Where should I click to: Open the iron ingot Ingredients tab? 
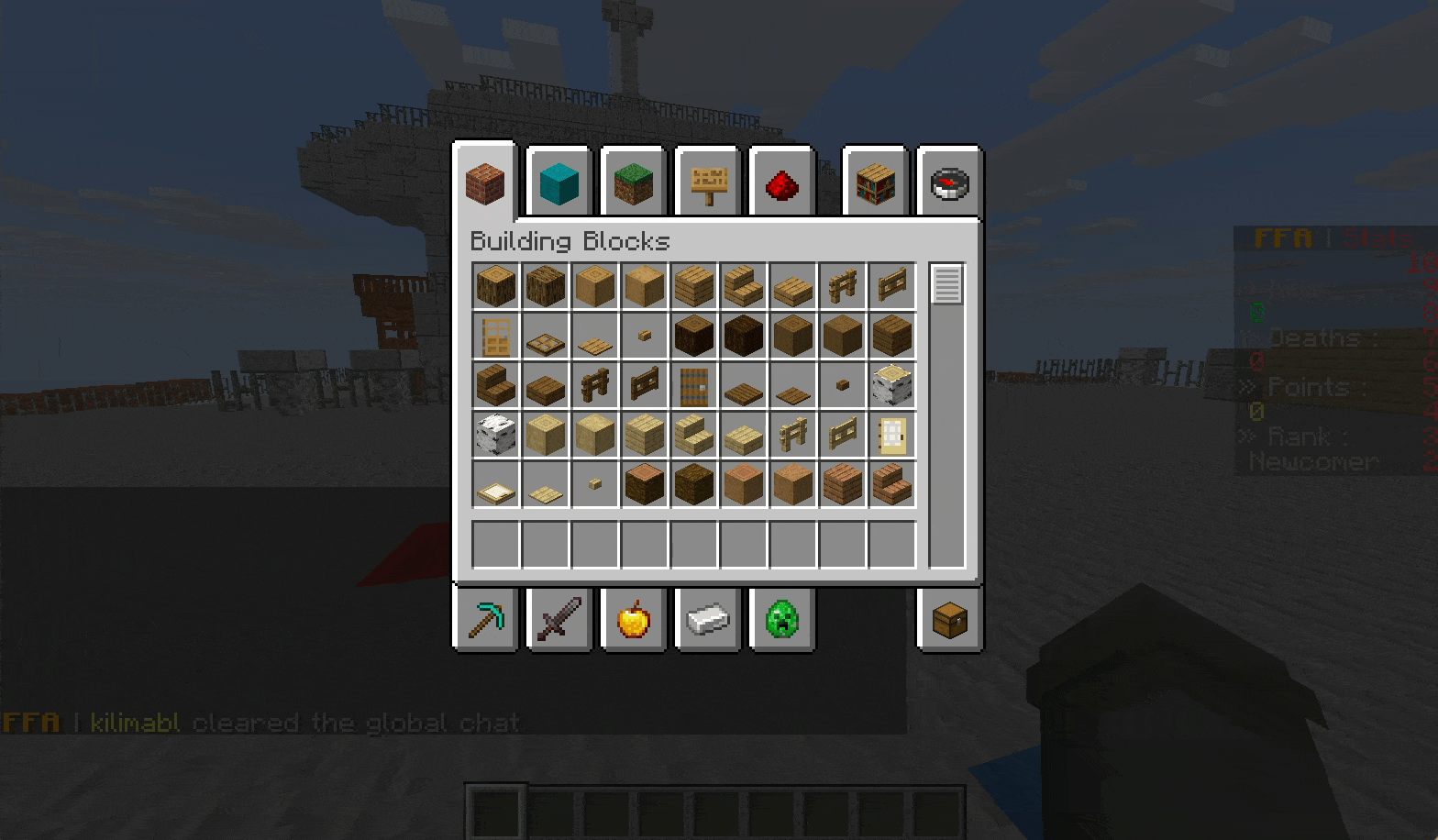point(708,619)
